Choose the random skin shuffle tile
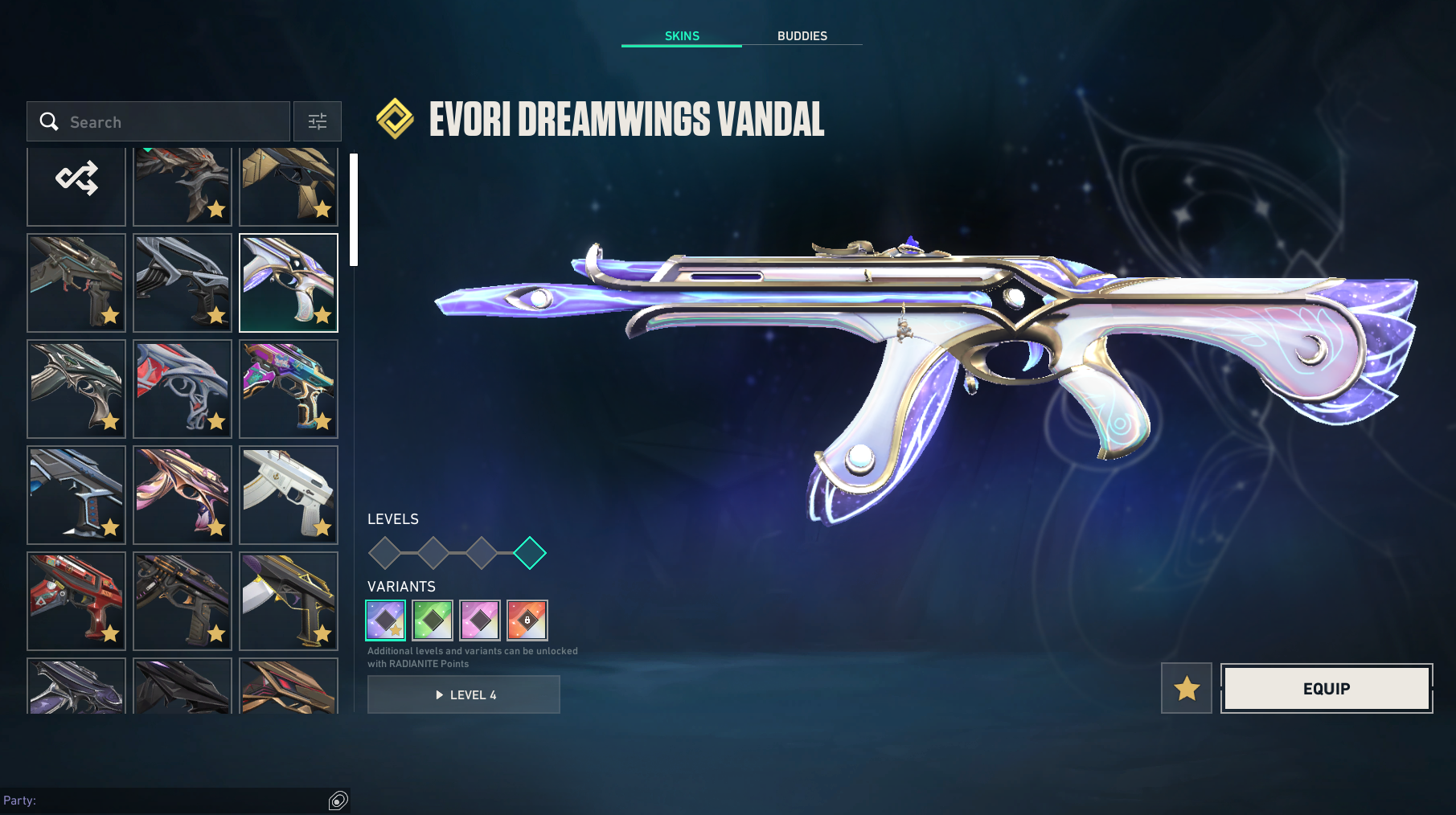 pyautogui.click(x=76, y=180)
